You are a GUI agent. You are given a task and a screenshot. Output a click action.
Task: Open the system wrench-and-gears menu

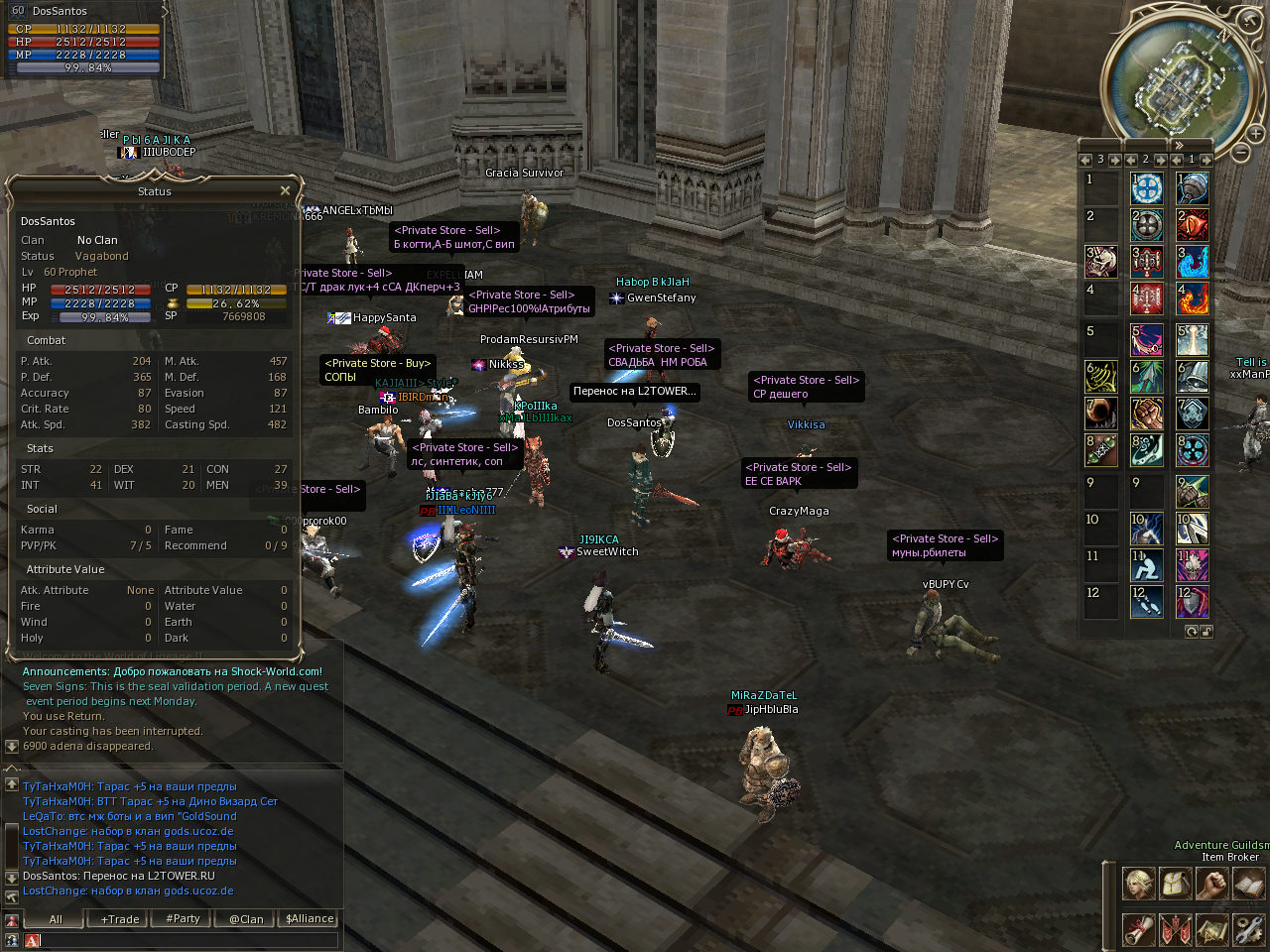1248,929
